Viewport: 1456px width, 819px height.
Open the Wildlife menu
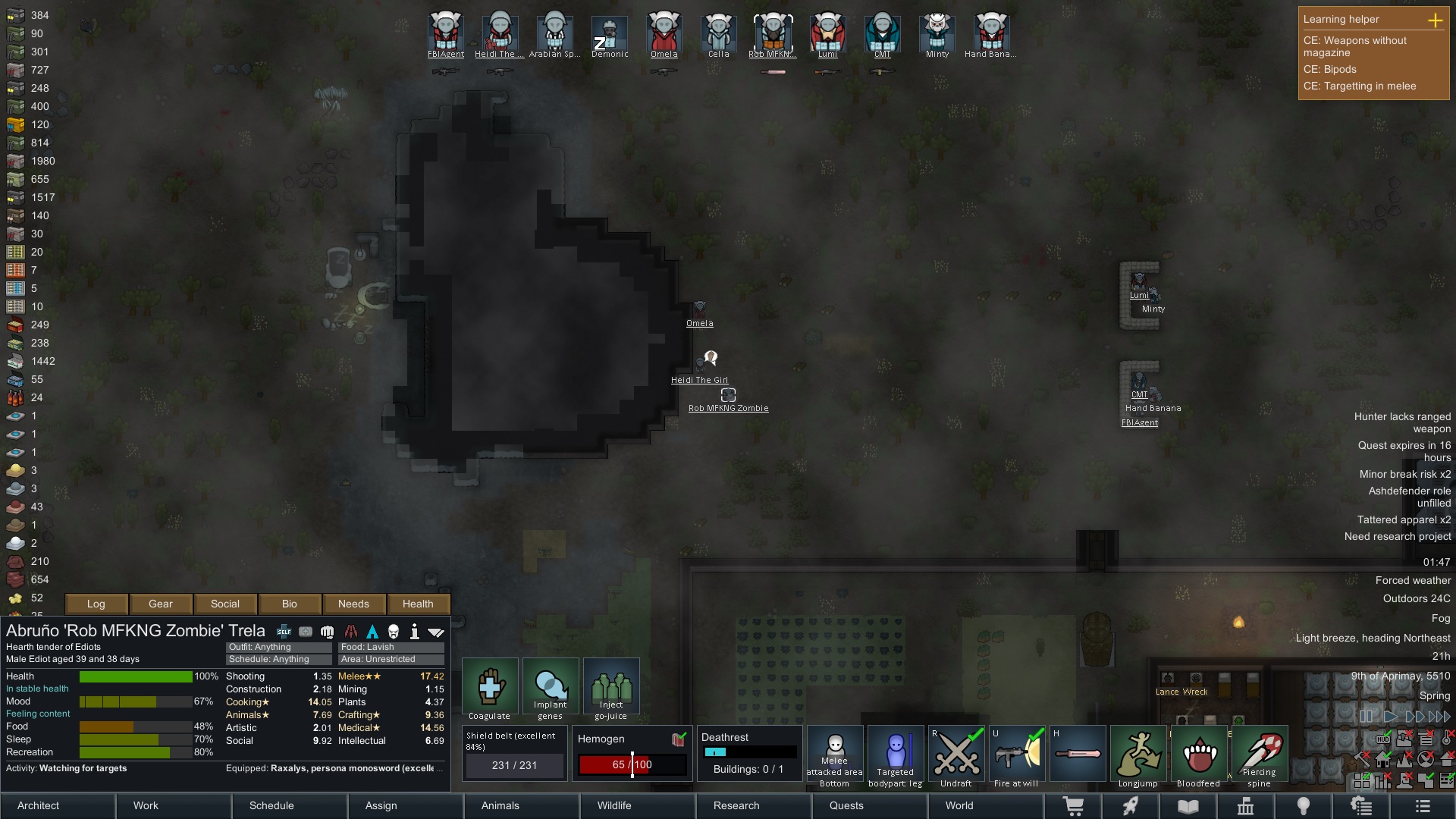pos(639,805)
